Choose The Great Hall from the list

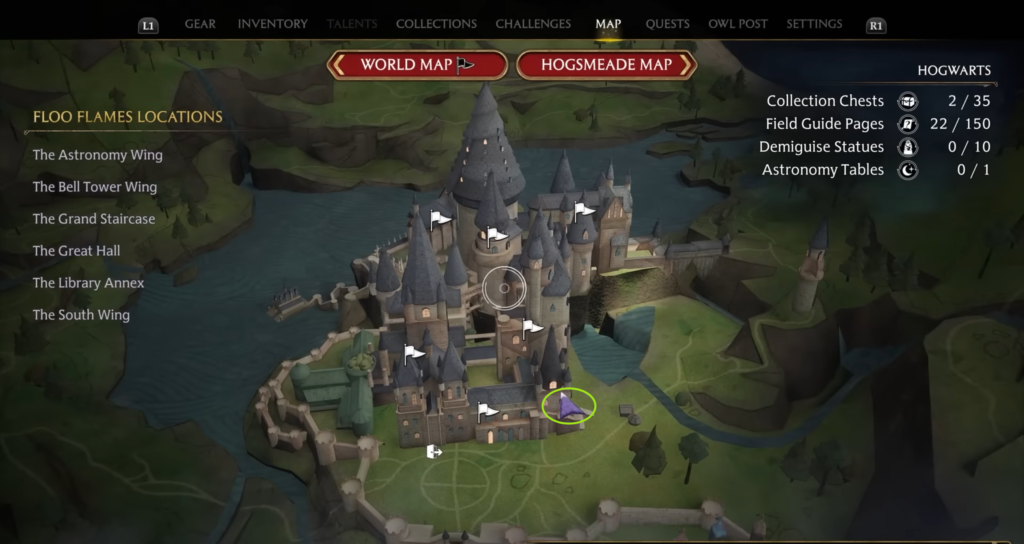(76, 251)
